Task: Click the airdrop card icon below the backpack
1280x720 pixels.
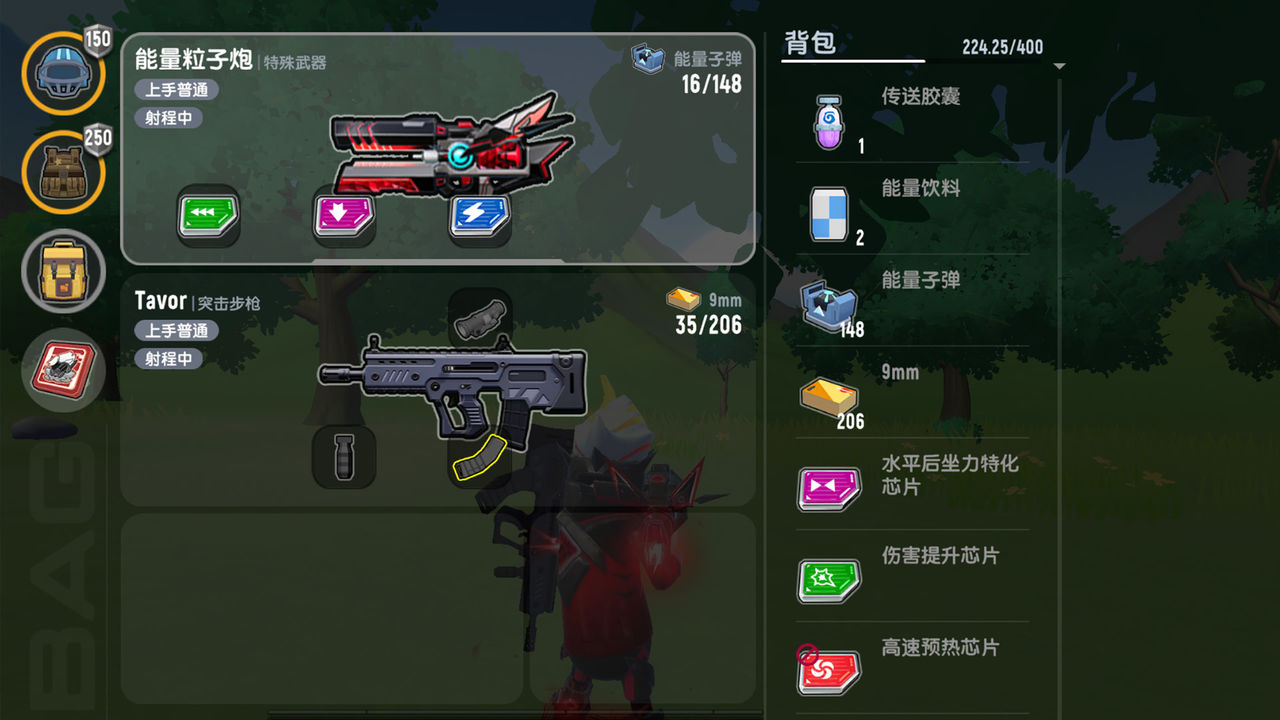Action: pos(62,370)
